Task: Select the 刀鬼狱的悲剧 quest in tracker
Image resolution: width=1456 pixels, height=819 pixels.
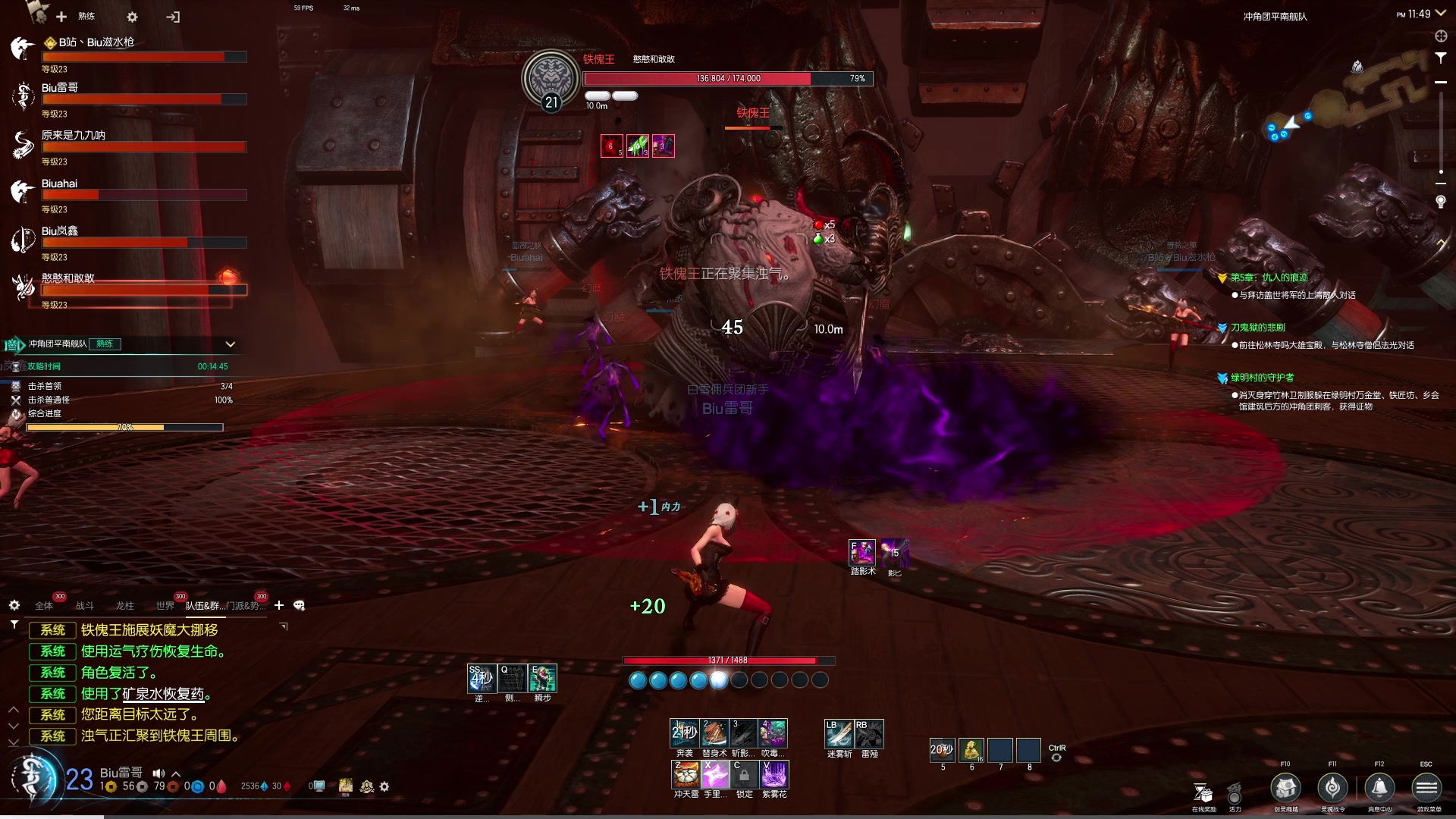Action: (x=1257, y=328)
